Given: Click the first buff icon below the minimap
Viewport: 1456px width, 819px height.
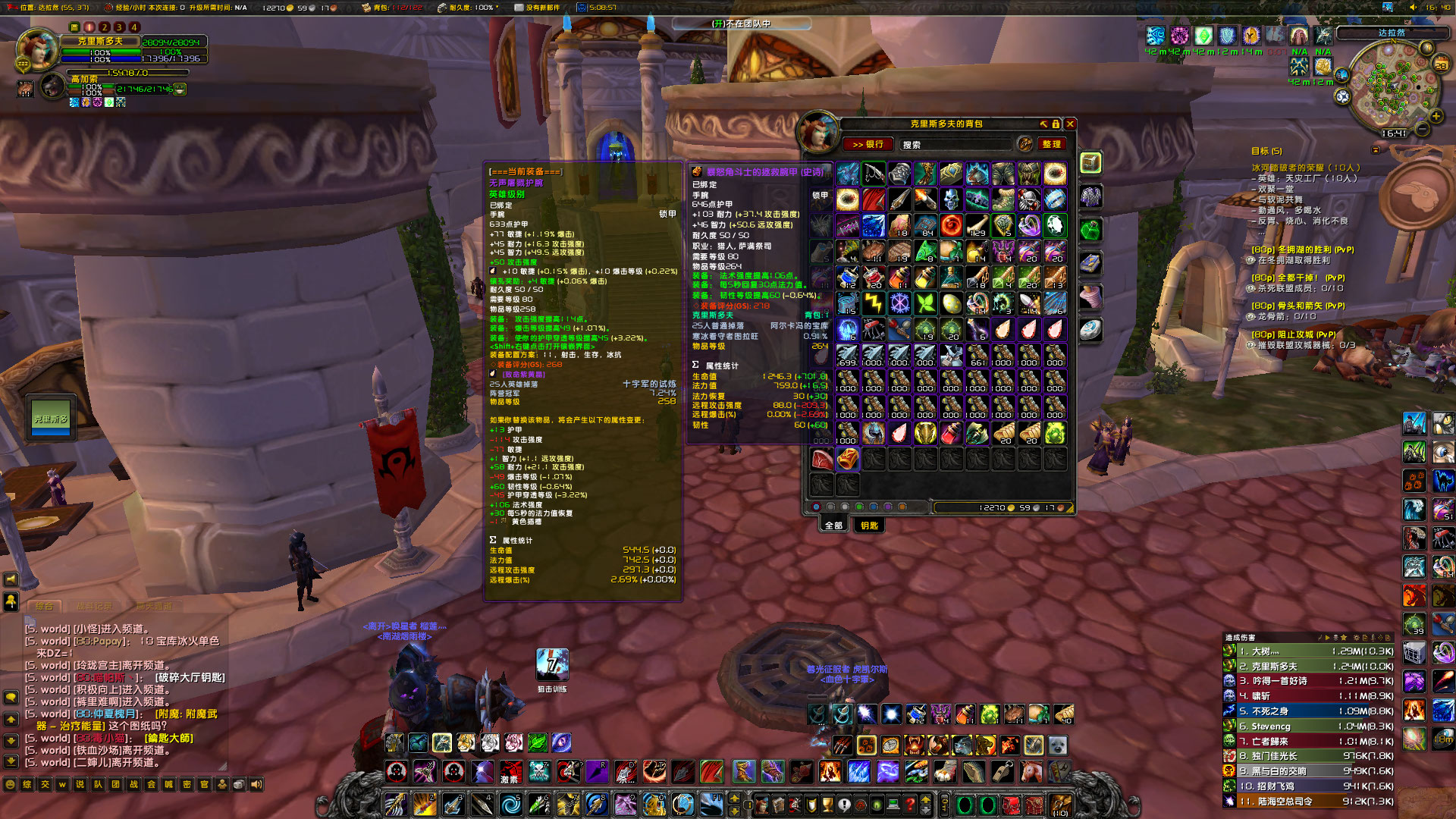Looking at the screenshot, I should coord(1156,34).
